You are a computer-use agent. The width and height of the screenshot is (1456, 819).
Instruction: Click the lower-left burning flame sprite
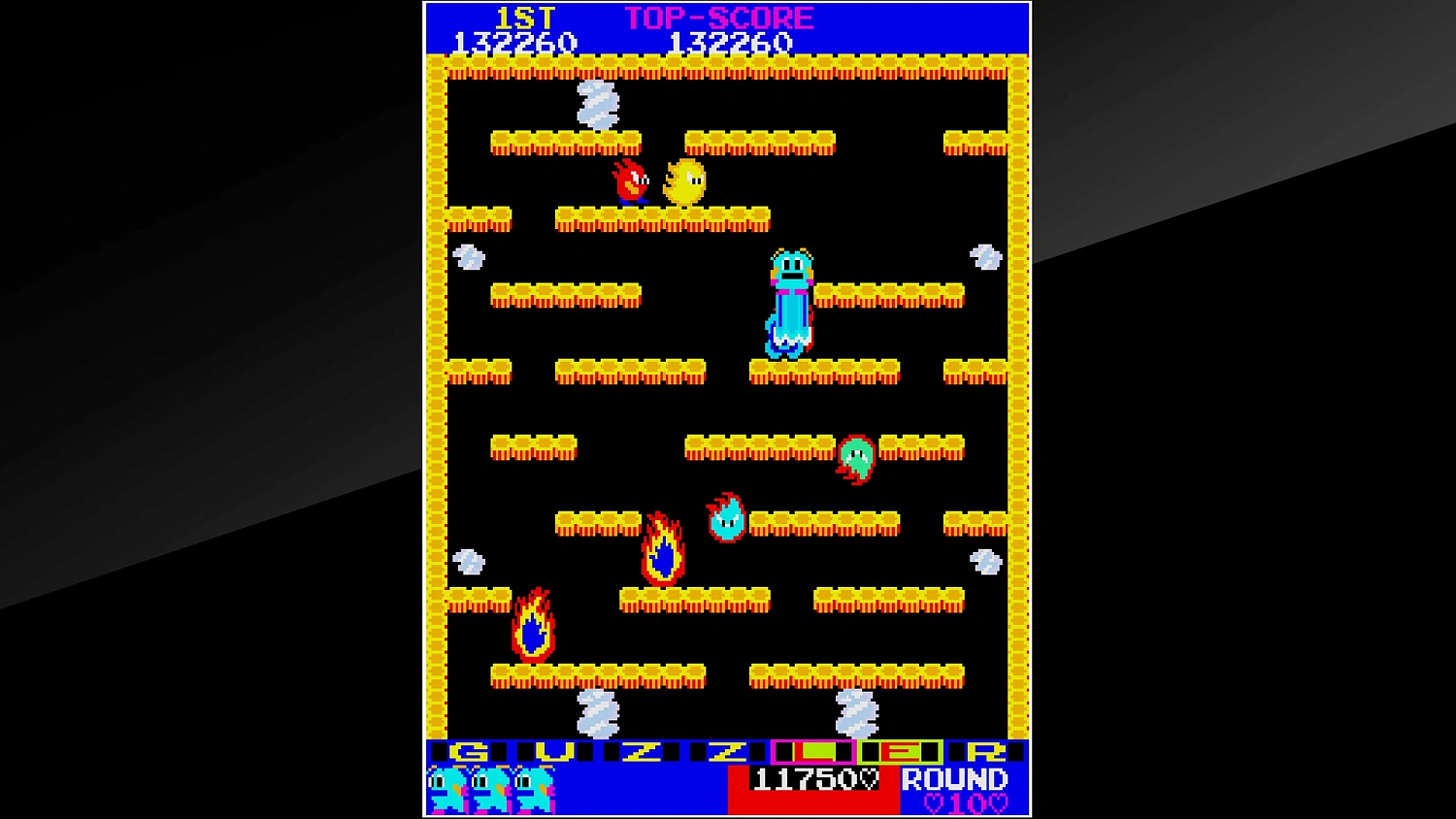tap(532, 626)
